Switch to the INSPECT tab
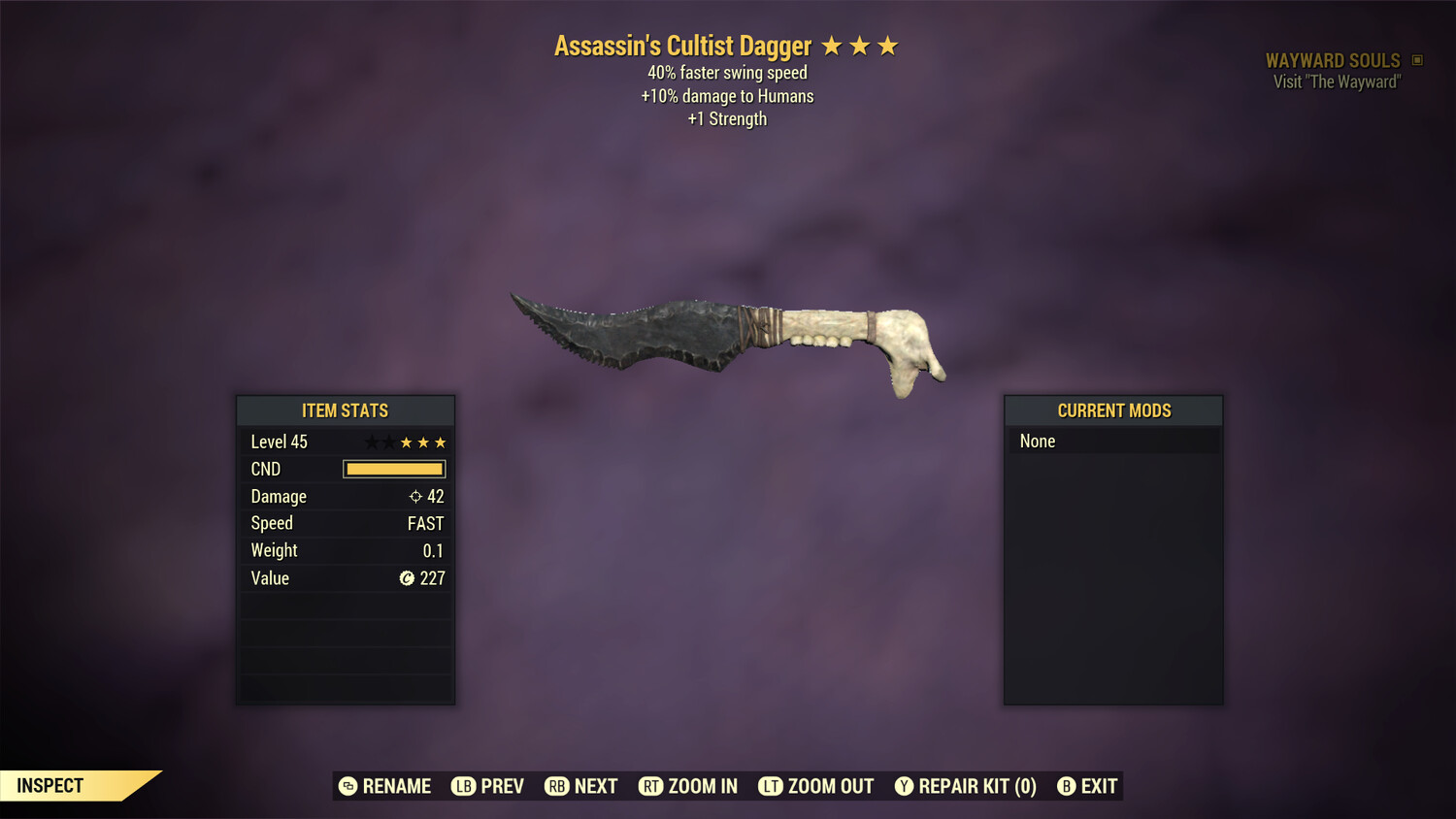The width and height of the screenshot is (1456, 819). 50,785
